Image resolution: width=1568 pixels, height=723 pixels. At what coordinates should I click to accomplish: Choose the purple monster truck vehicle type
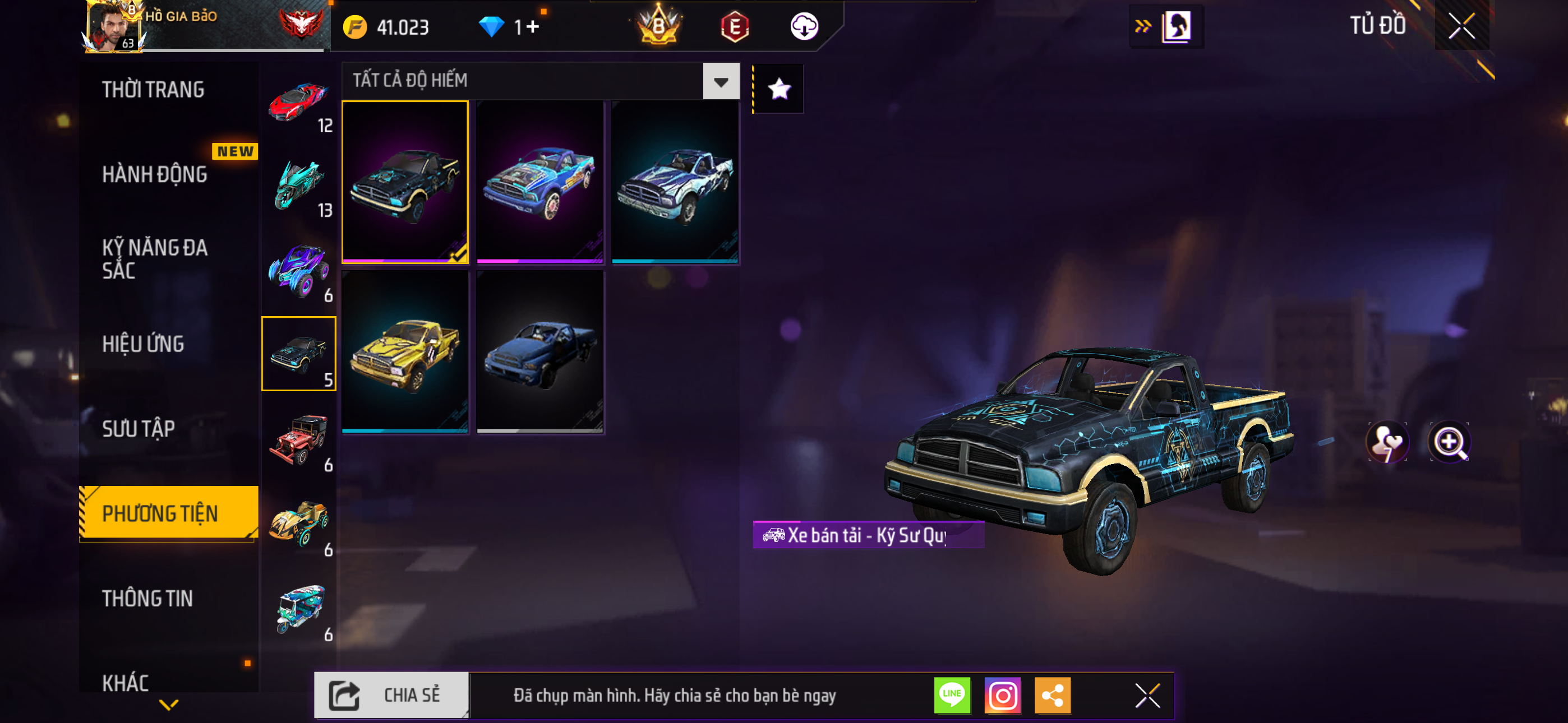[298, 270]
